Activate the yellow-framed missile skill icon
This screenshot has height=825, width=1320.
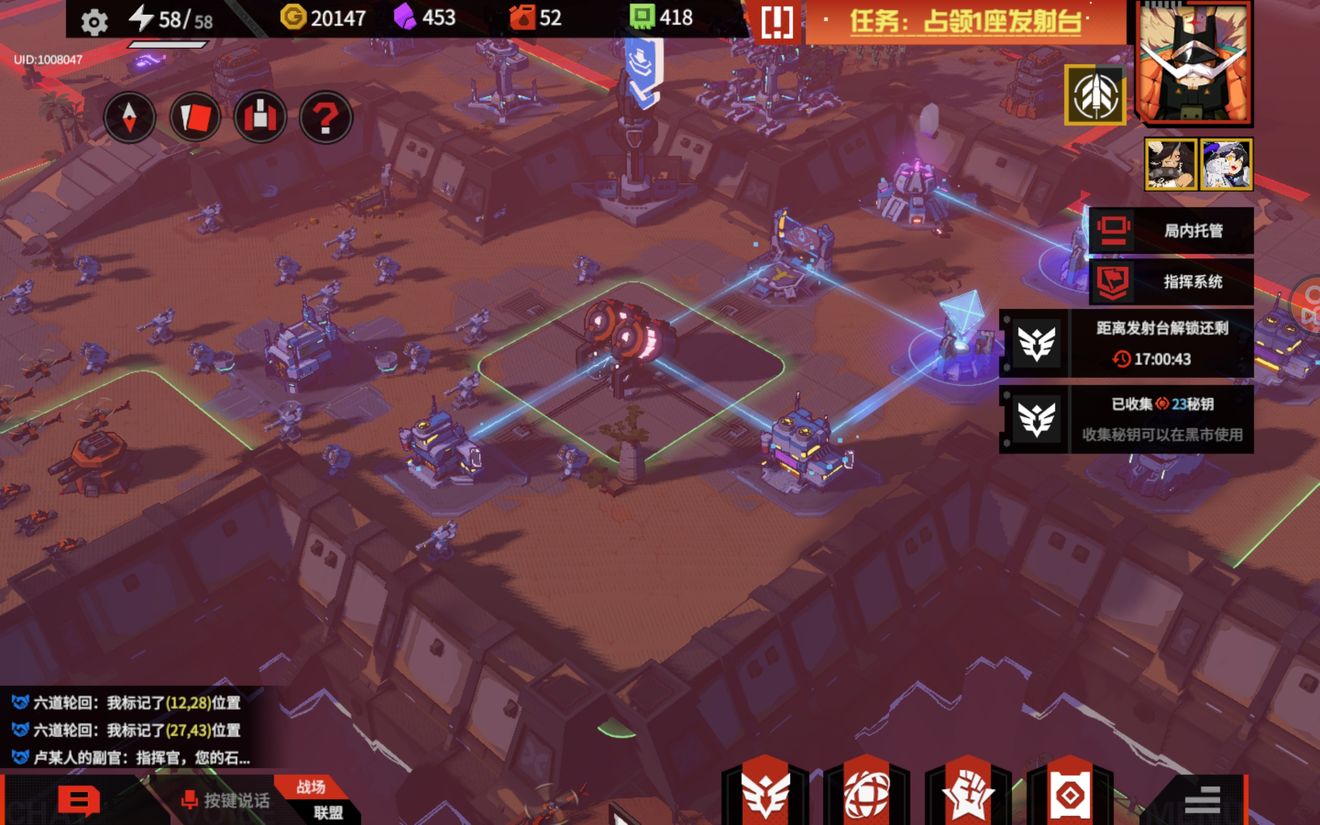(x=1095, y=95)
